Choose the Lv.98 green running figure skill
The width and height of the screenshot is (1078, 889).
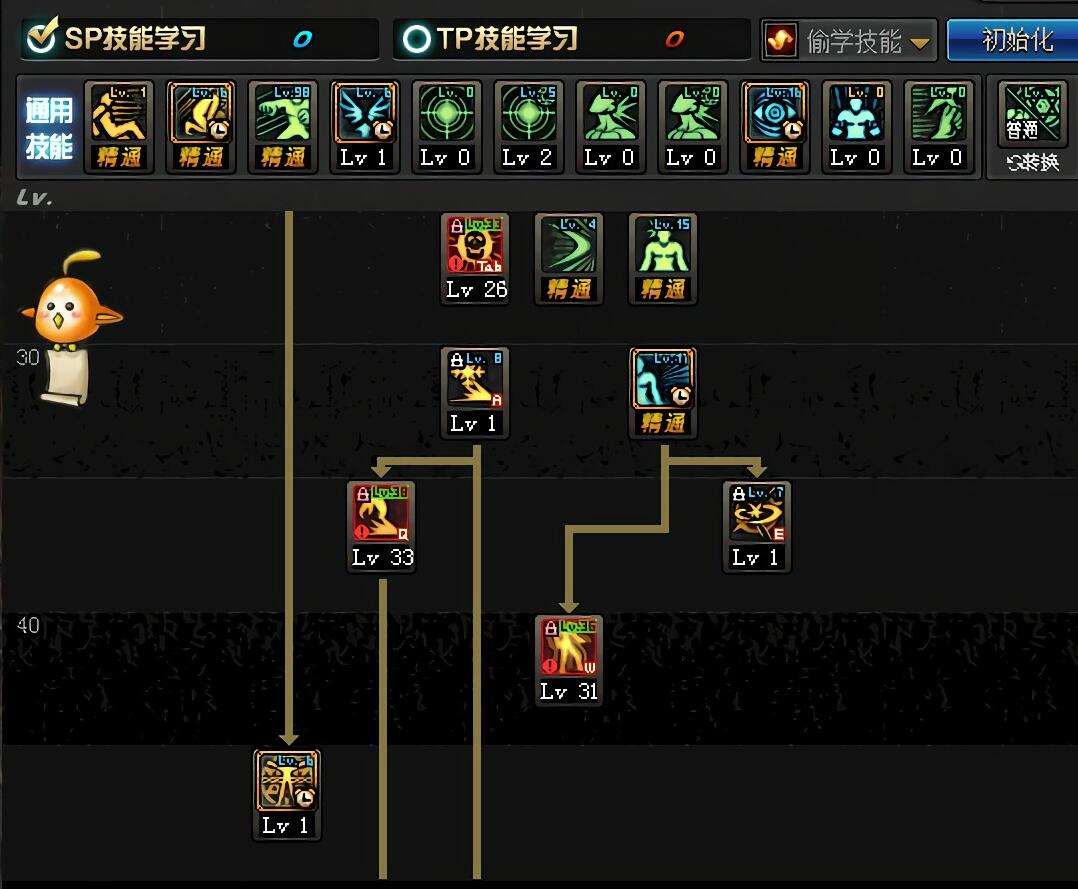click(x=283, y=117)
